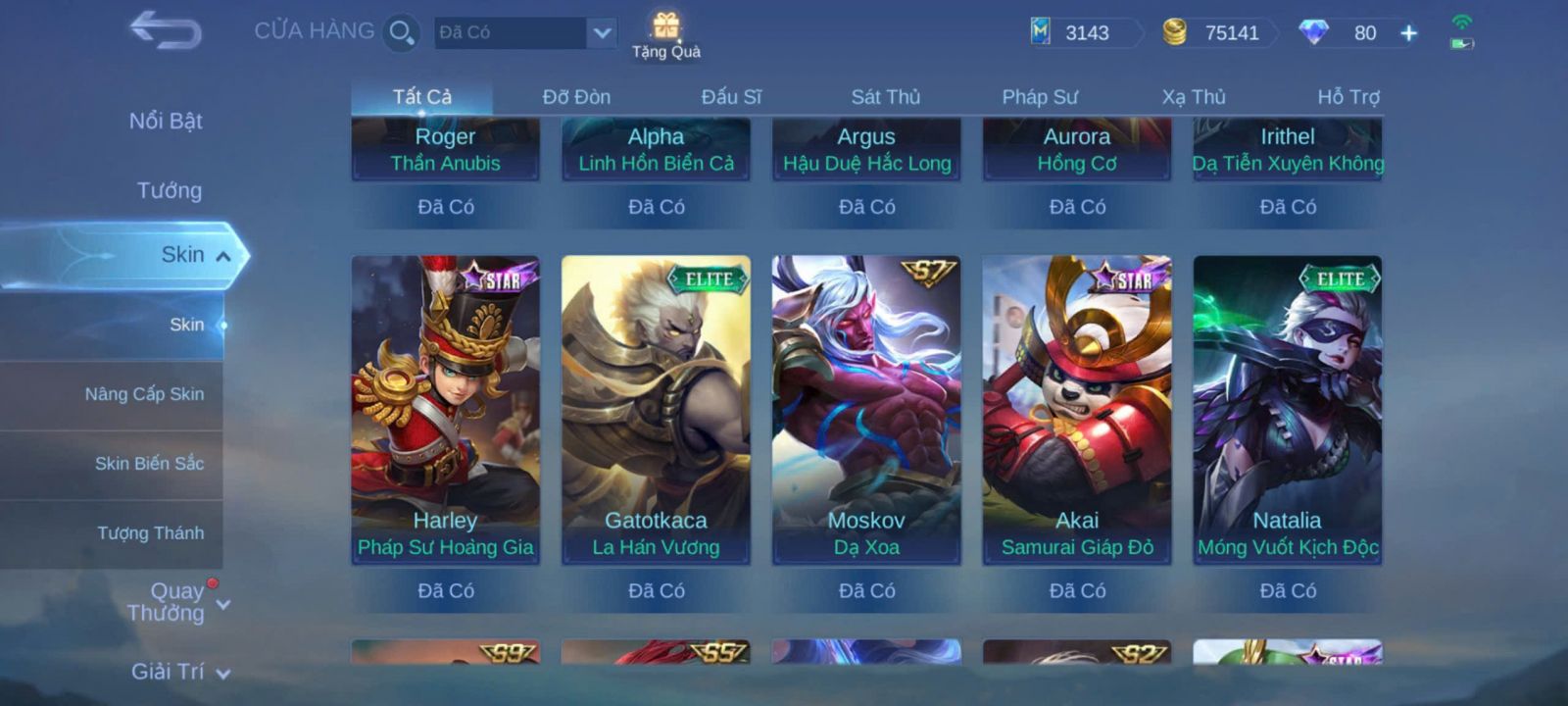Open the Nổi Bật menu
The width and height of the screenshot is (1568, 706).
click(x=166, y=121)
